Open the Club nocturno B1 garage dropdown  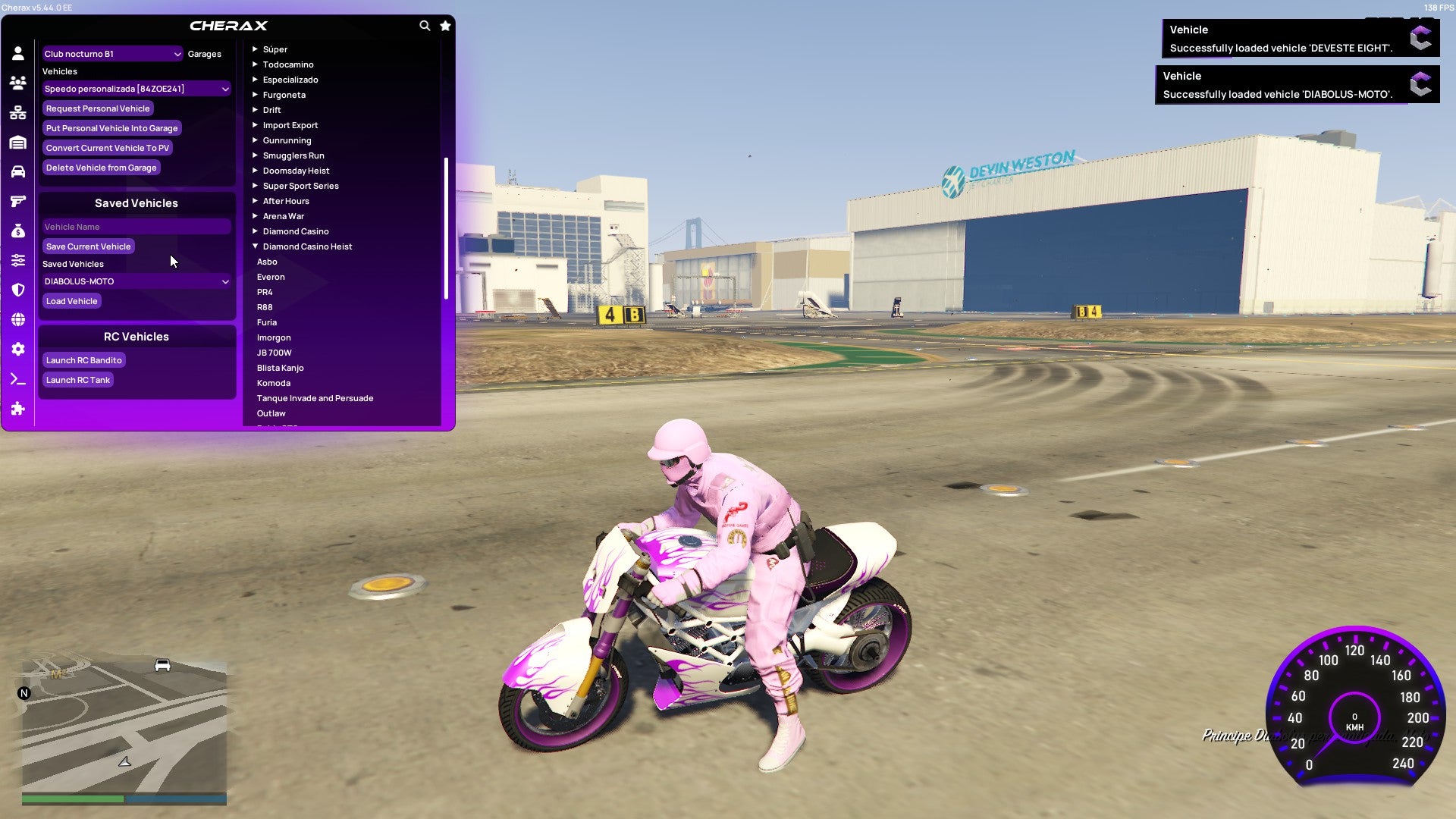click(112, 54)
